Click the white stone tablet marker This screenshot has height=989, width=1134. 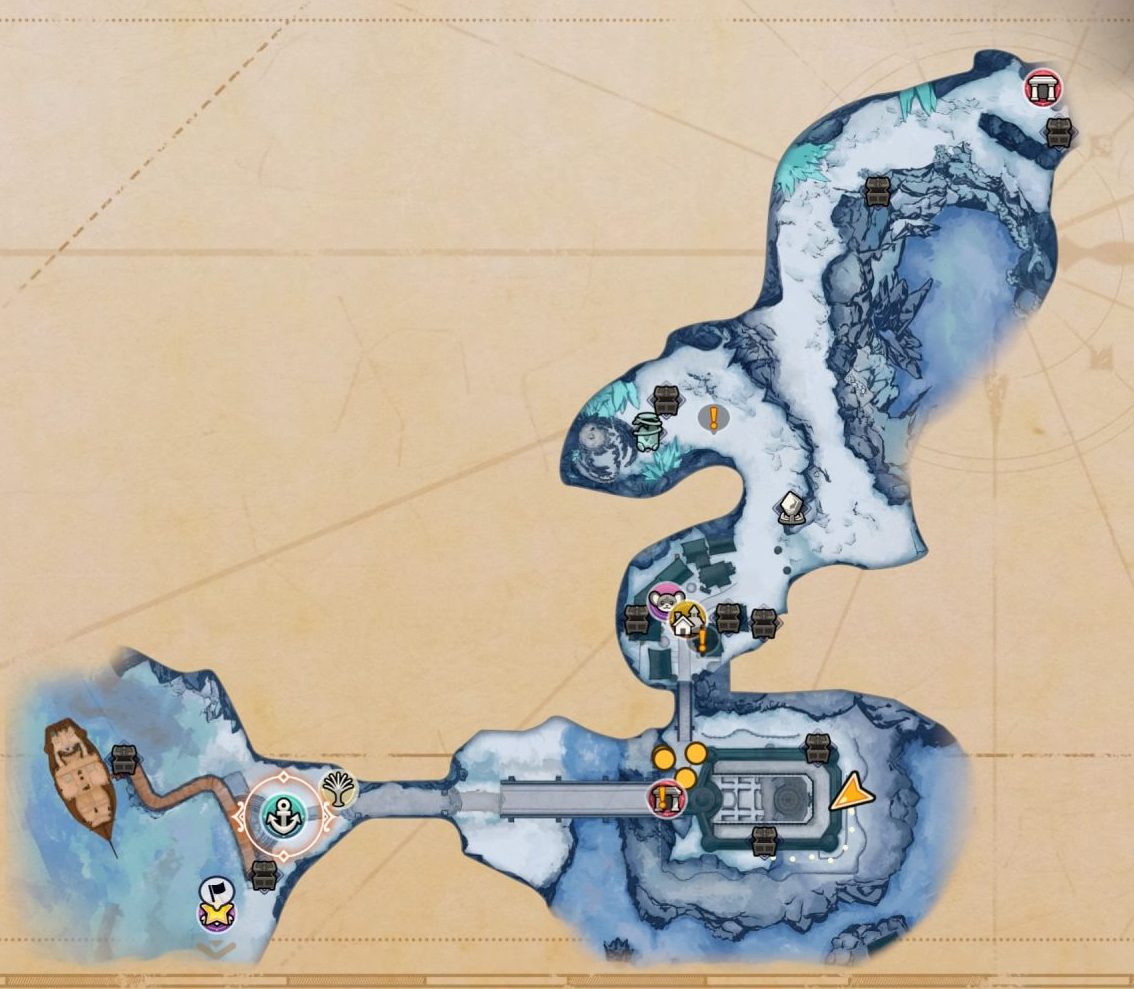click(792, 509)
